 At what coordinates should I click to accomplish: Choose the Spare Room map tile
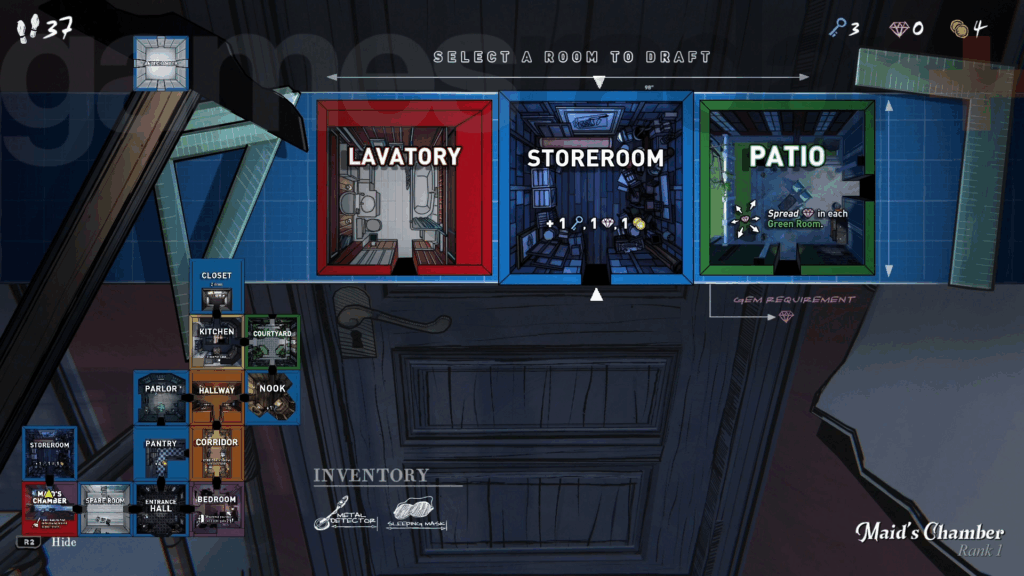pyautogui.click(x=105, y=509)
